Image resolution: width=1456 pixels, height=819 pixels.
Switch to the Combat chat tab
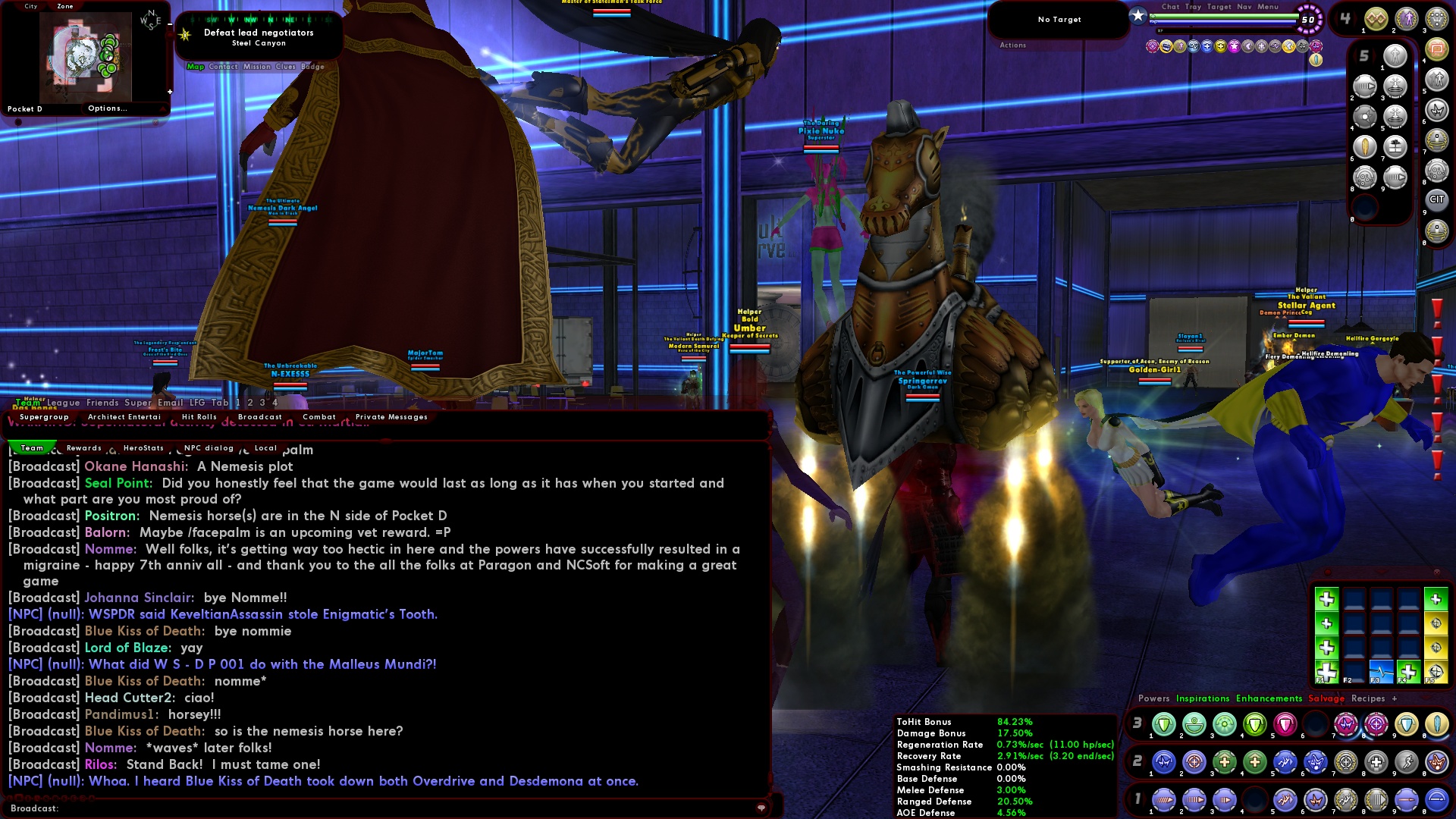pyautogui.click(x=319, y=416)
